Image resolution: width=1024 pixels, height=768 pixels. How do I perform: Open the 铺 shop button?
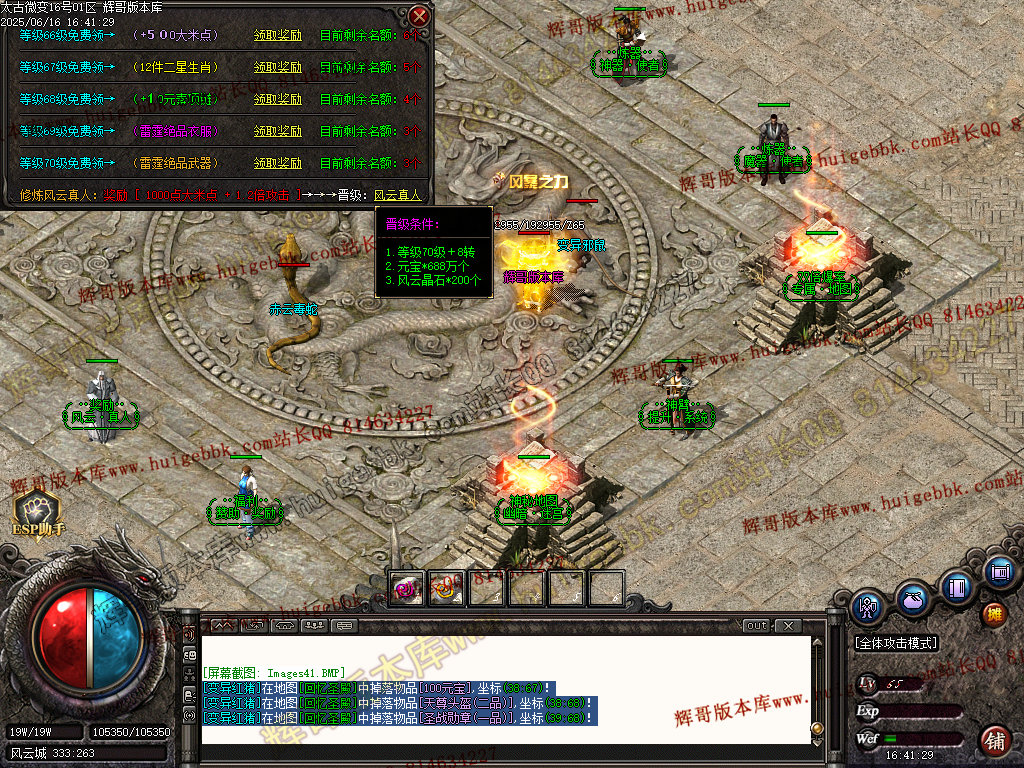click(x=994, y=741)
